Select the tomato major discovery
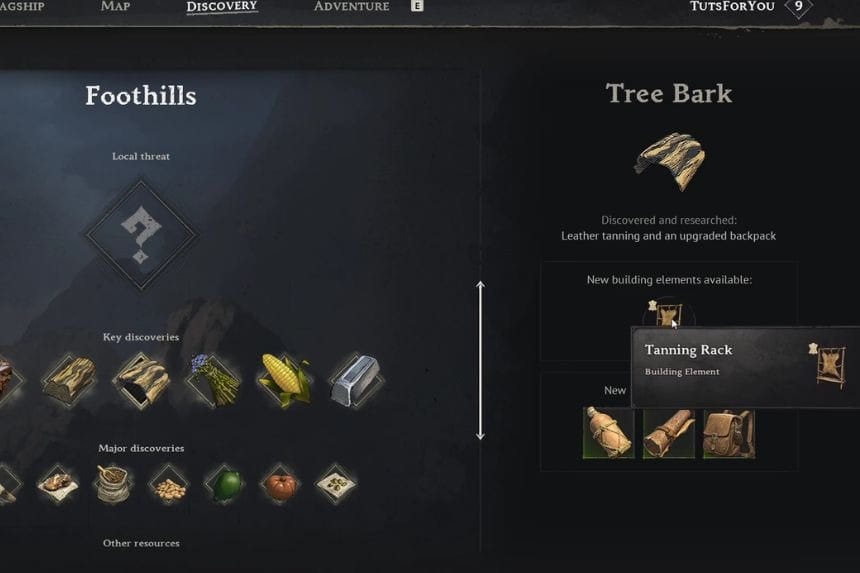The width and height of the screenshot is (860, 573). 280,486
